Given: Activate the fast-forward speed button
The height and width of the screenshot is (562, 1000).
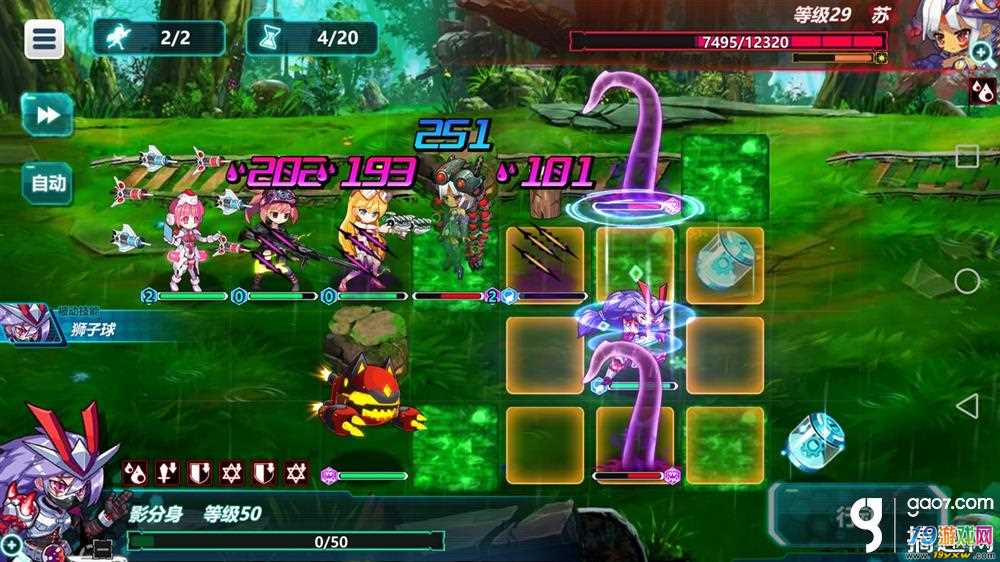Looking at the screenshot, I should coord(47,115).
